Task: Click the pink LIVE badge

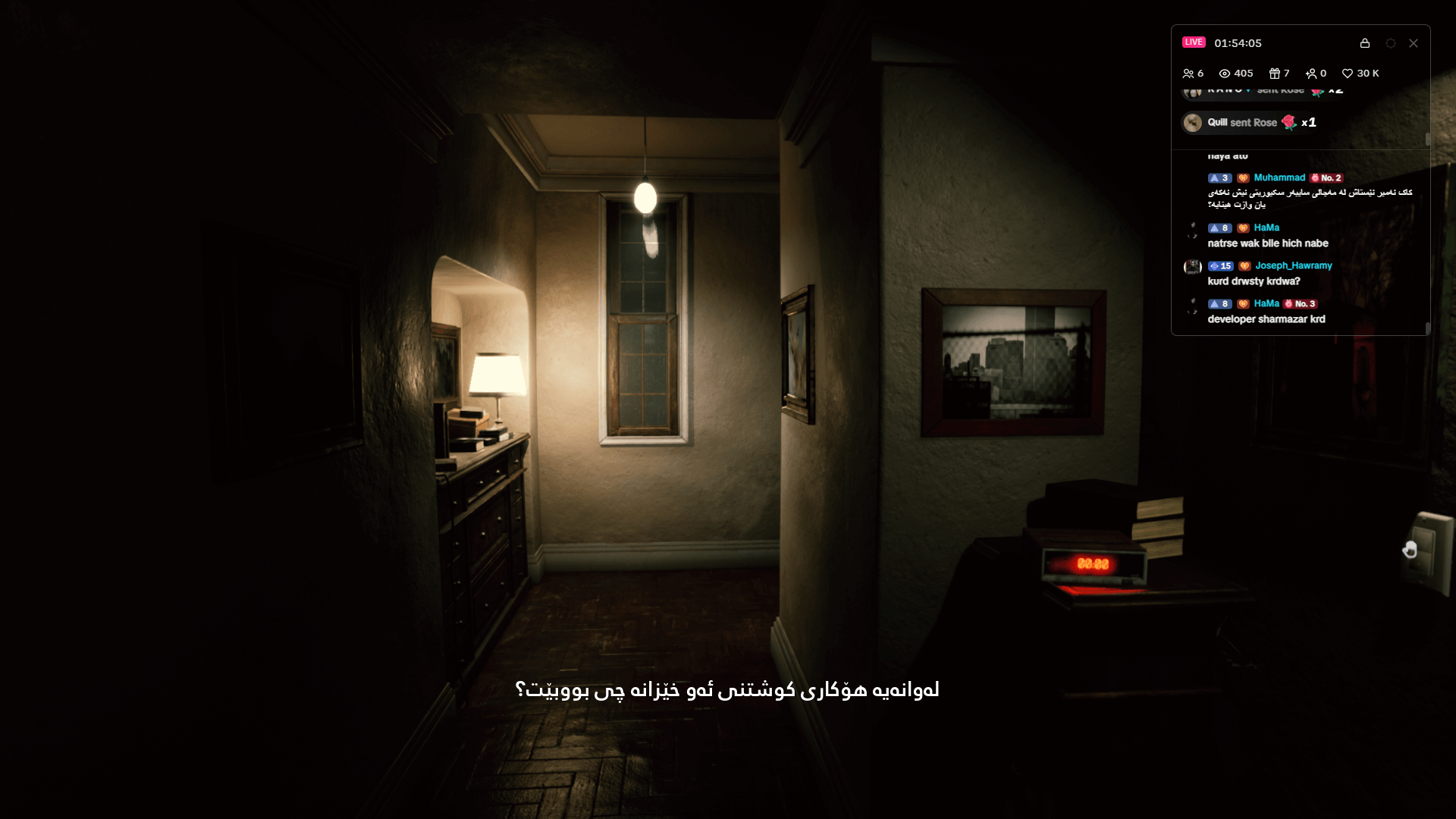Action: pos(1195,42)
